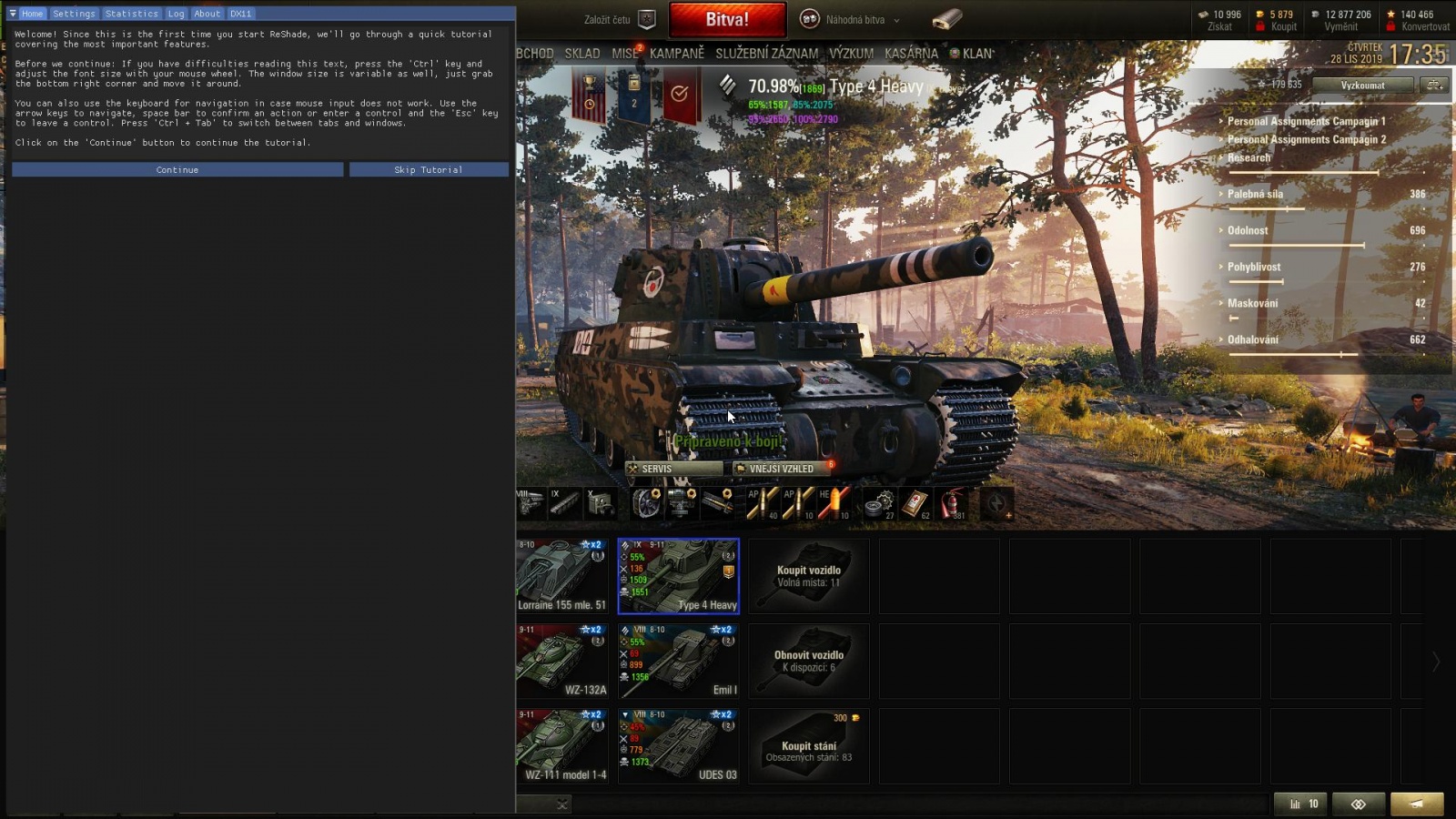Continue the ReShade tutorial
Image resolution: width=1456 pixels, height=819 pixels.
tap(177, 170)
